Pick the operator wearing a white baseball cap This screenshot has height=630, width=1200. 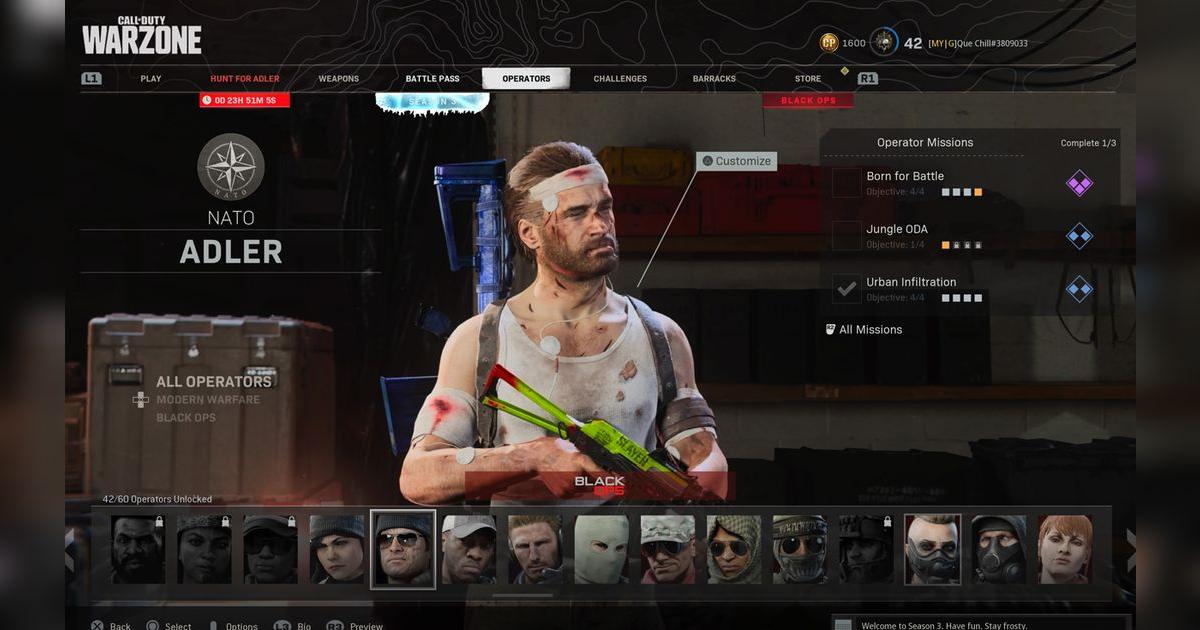coord(469,549)
